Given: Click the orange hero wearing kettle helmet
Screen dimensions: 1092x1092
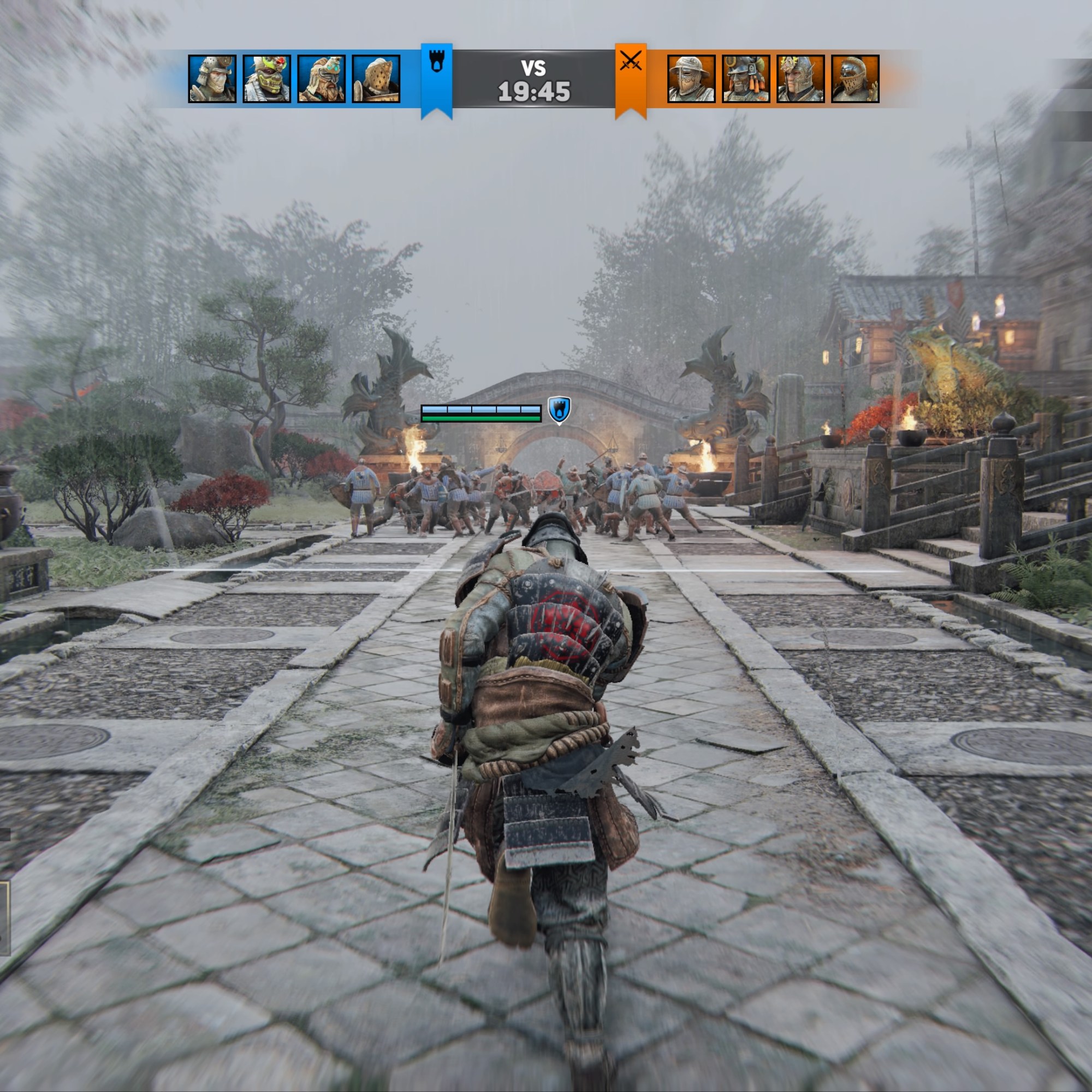Looking at the screenshot, I should click(691, 79).
